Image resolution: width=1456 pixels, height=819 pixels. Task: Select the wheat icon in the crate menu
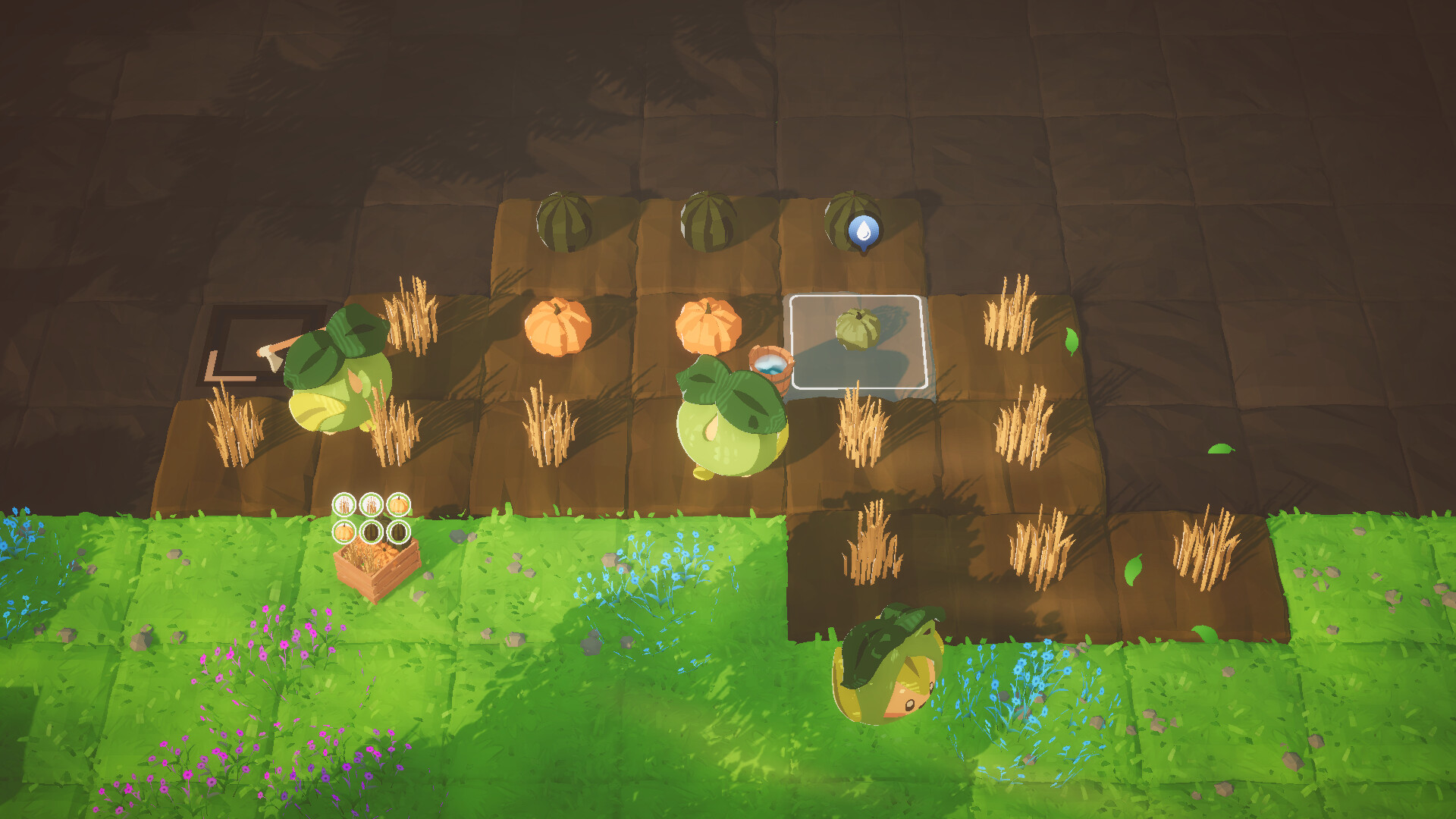344,504
